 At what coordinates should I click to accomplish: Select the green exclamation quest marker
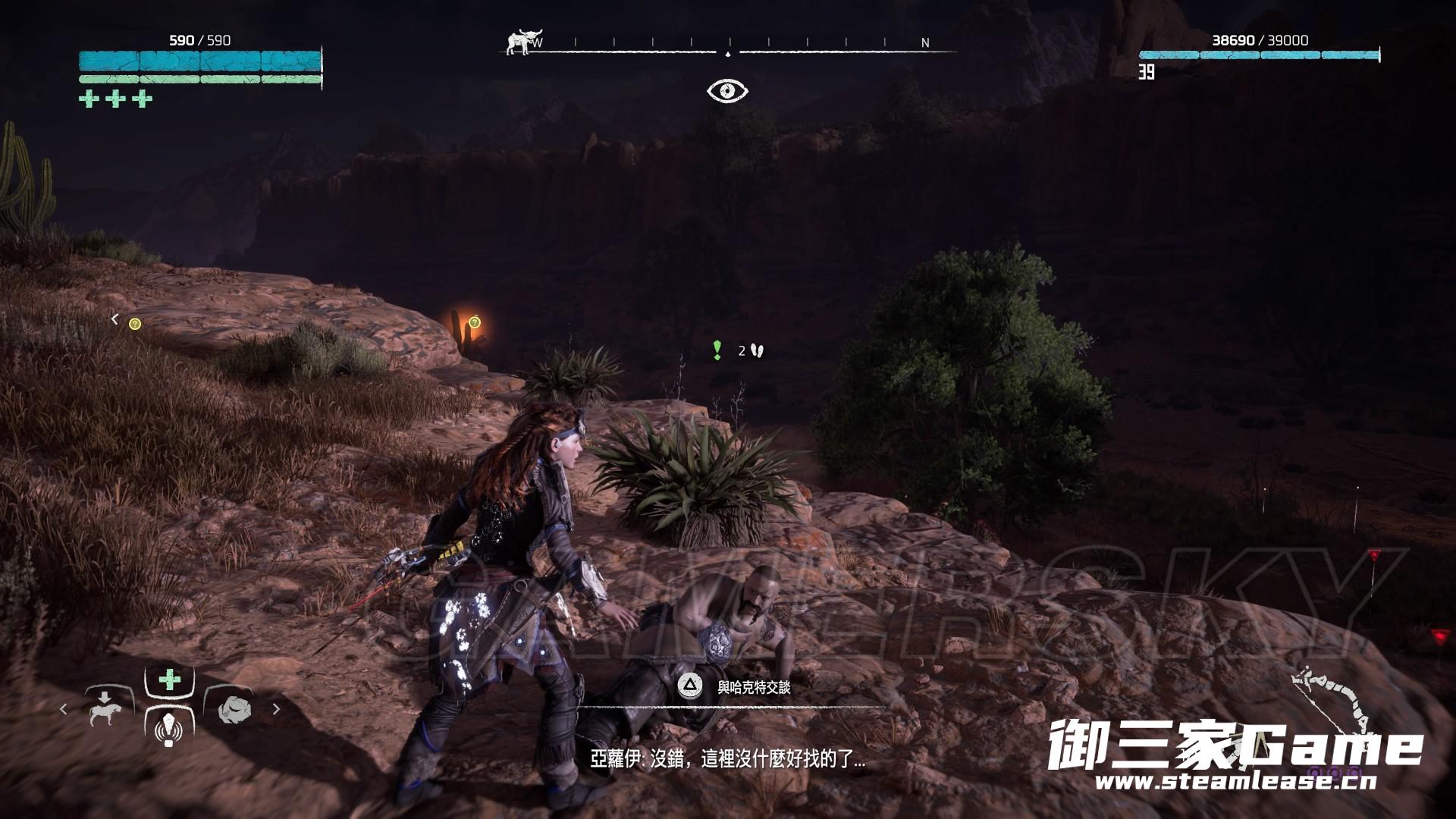pos(717,350)
